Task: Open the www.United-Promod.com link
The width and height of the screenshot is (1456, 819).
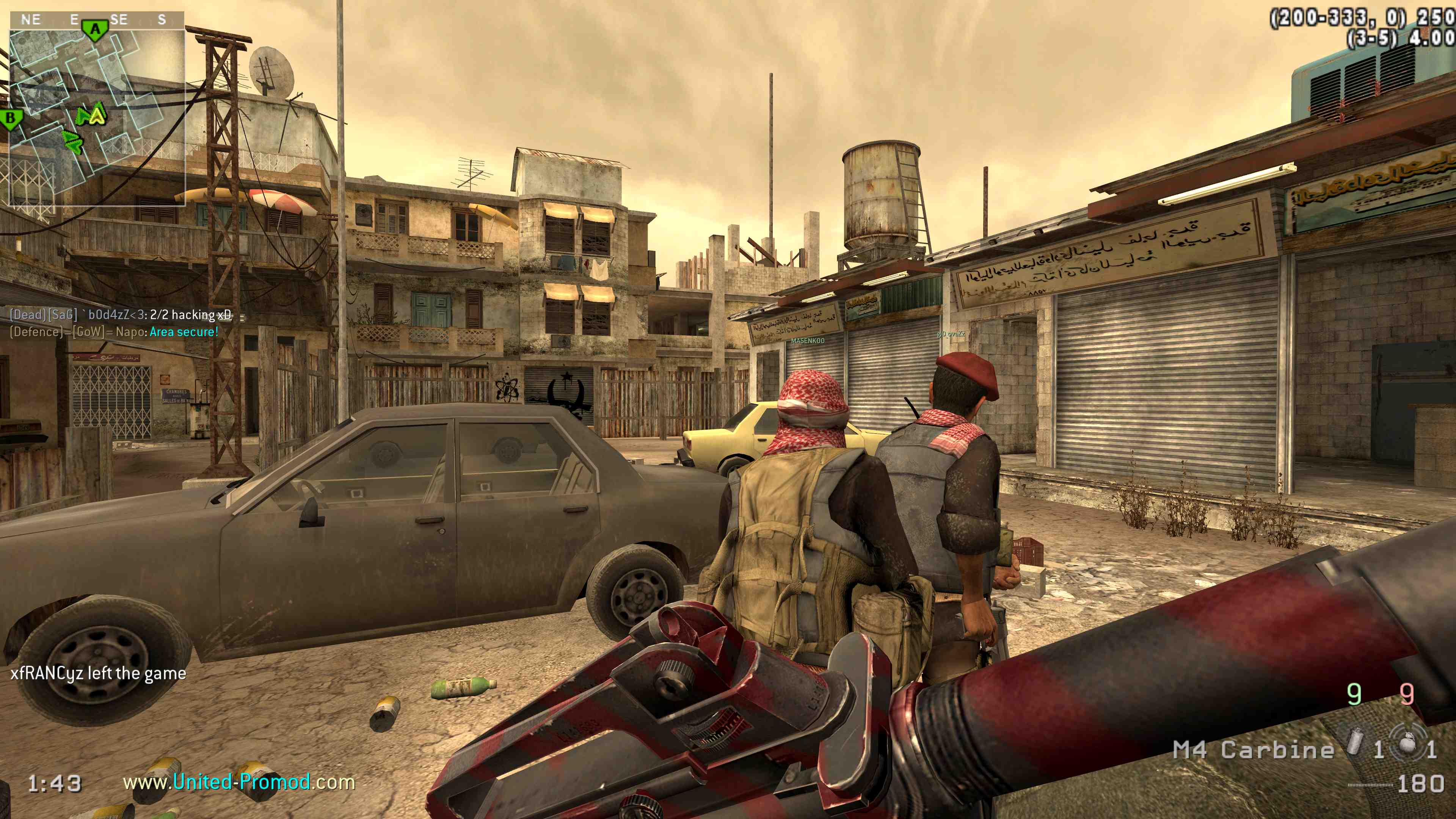Action: pyautogui.click(x=238, y=782)
